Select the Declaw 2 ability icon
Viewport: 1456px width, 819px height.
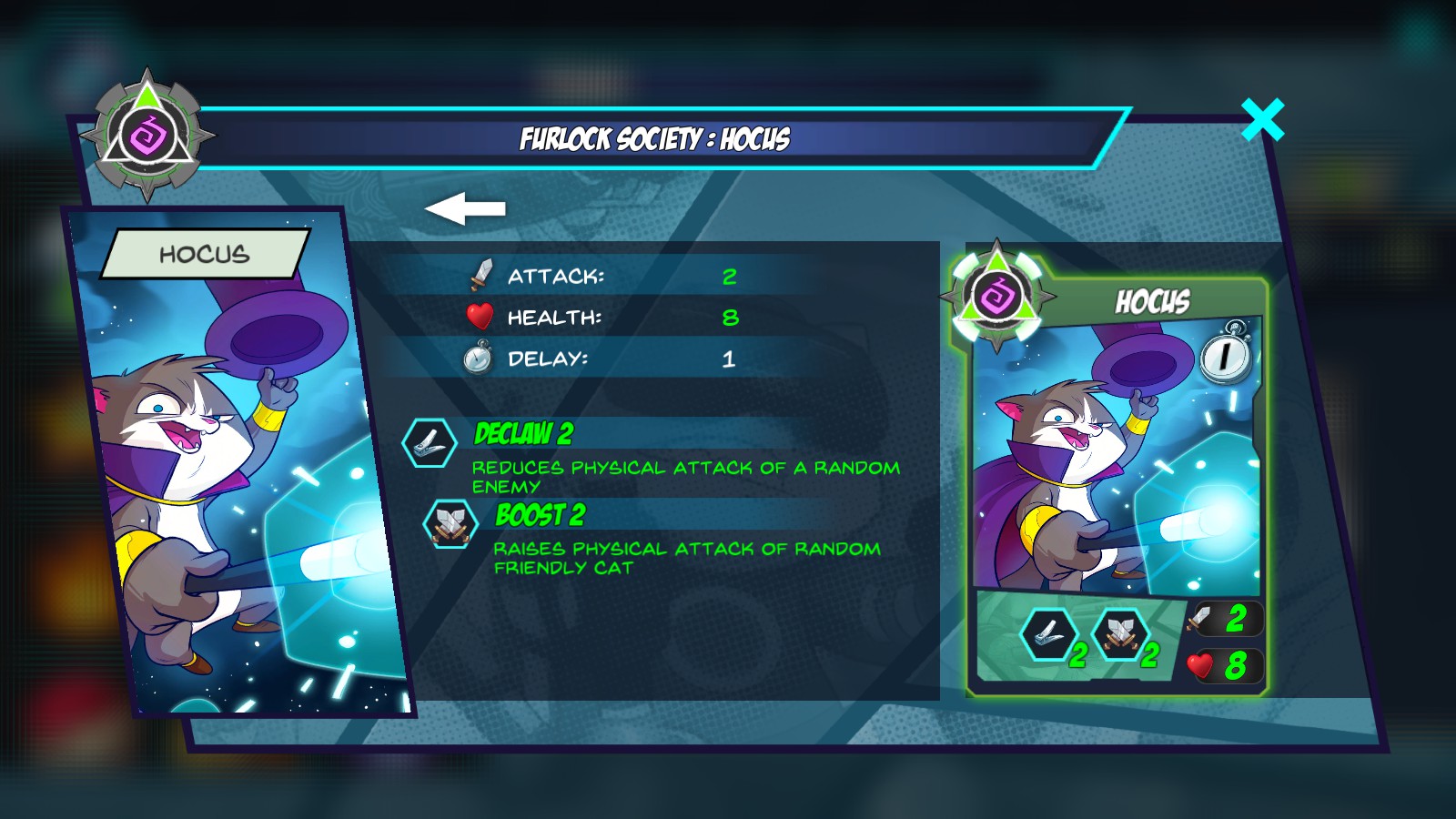[430, 443]
